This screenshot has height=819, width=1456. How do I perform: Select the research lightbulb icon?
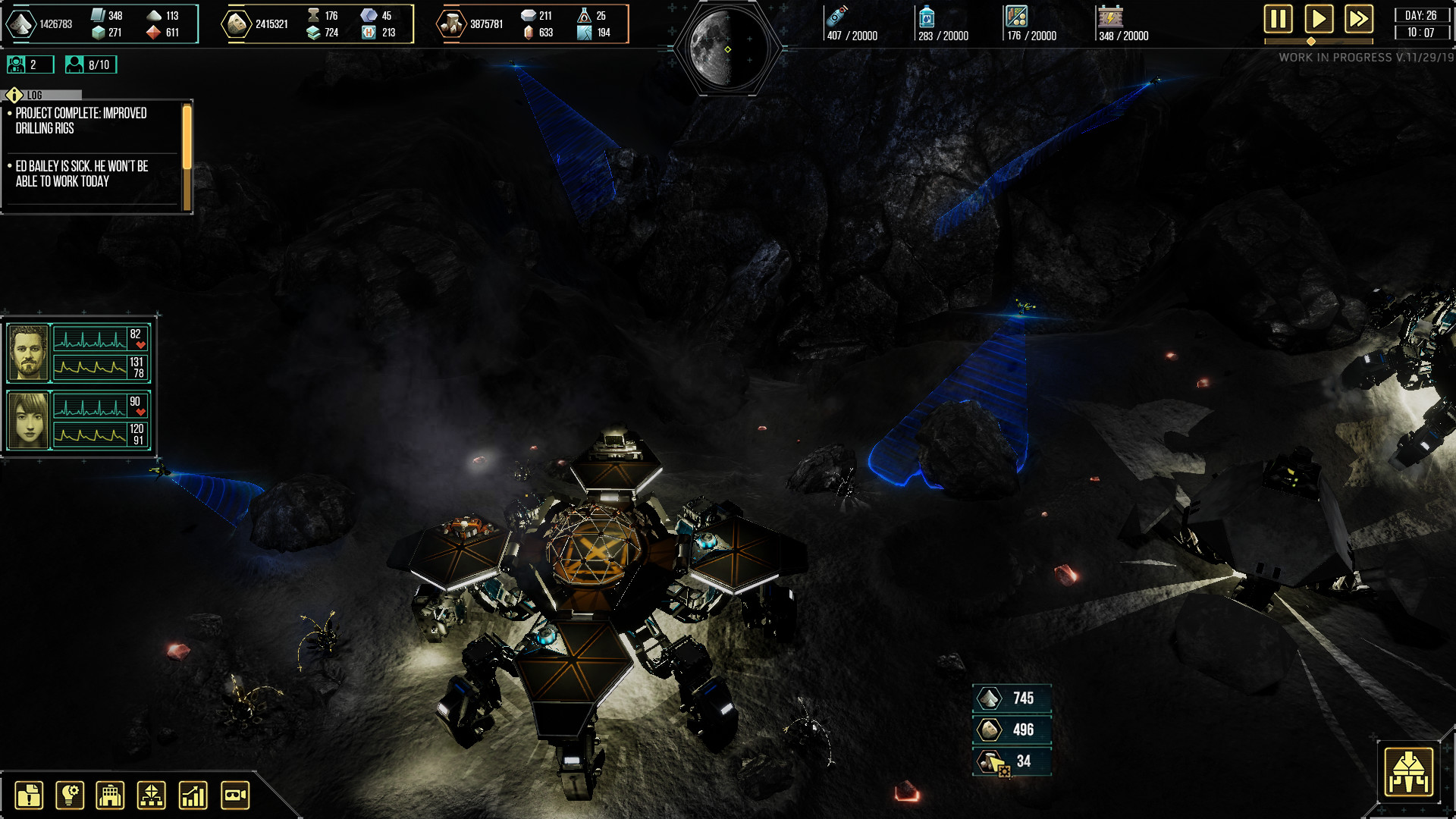coord(69,795)
